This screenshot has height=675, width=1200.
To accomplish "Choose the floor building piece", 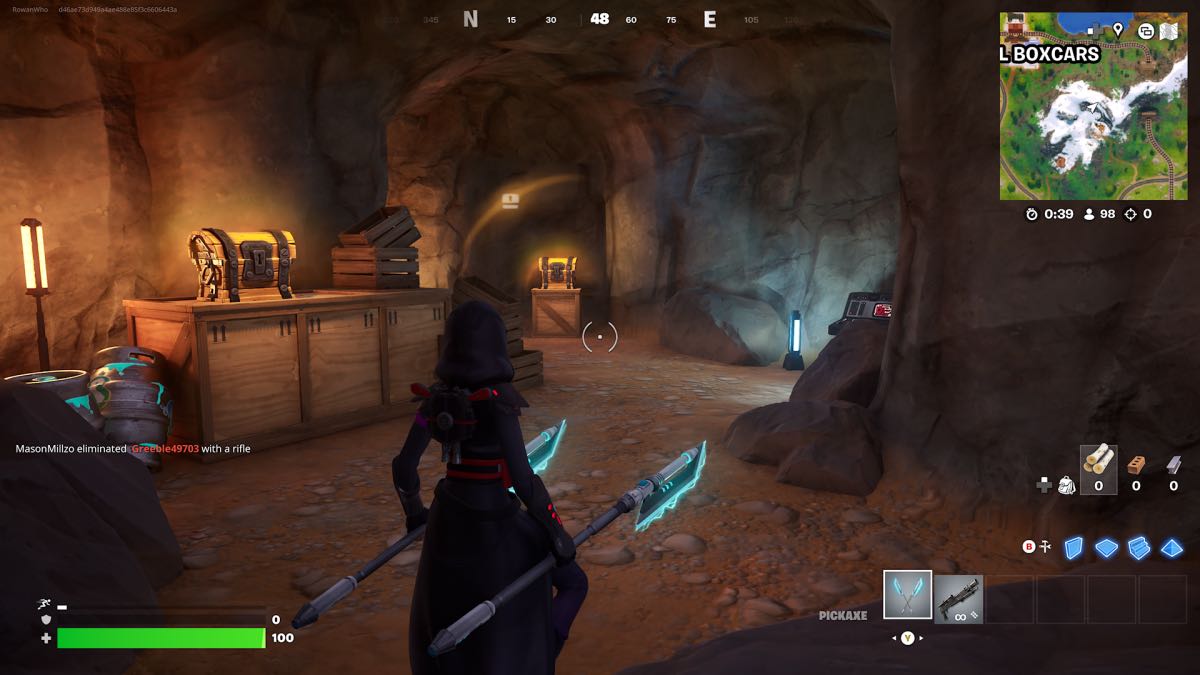I will click(1106, 548).
